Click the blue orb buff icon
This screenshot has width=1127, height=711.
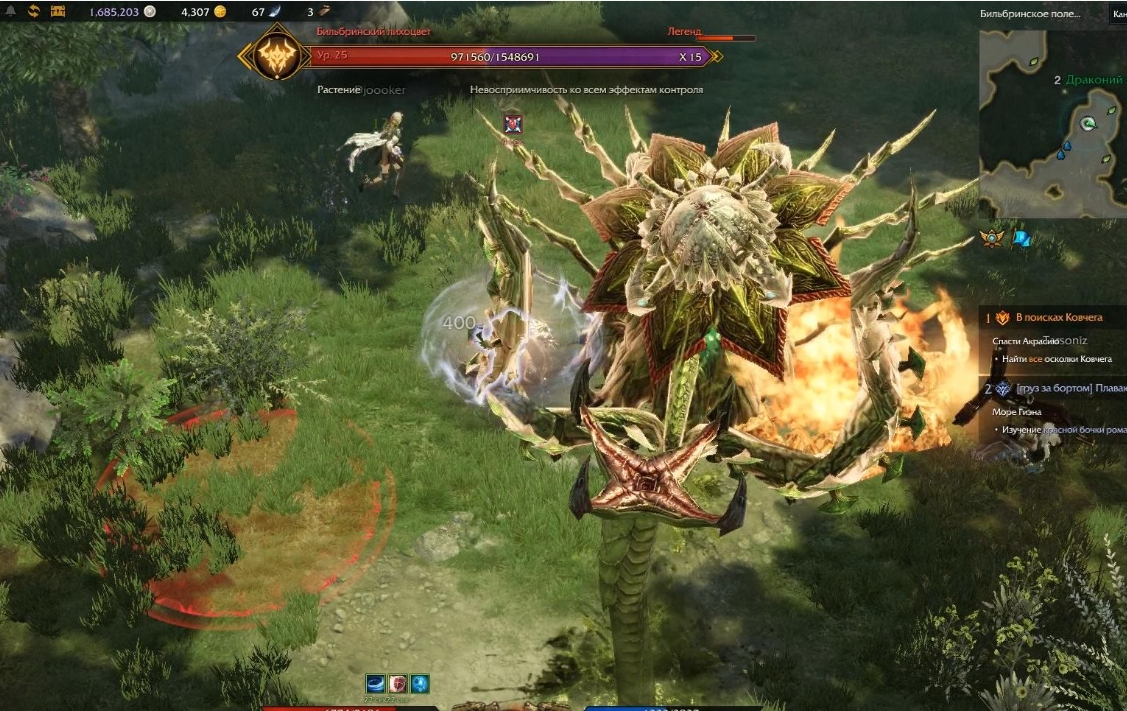(x=420, y=684)
